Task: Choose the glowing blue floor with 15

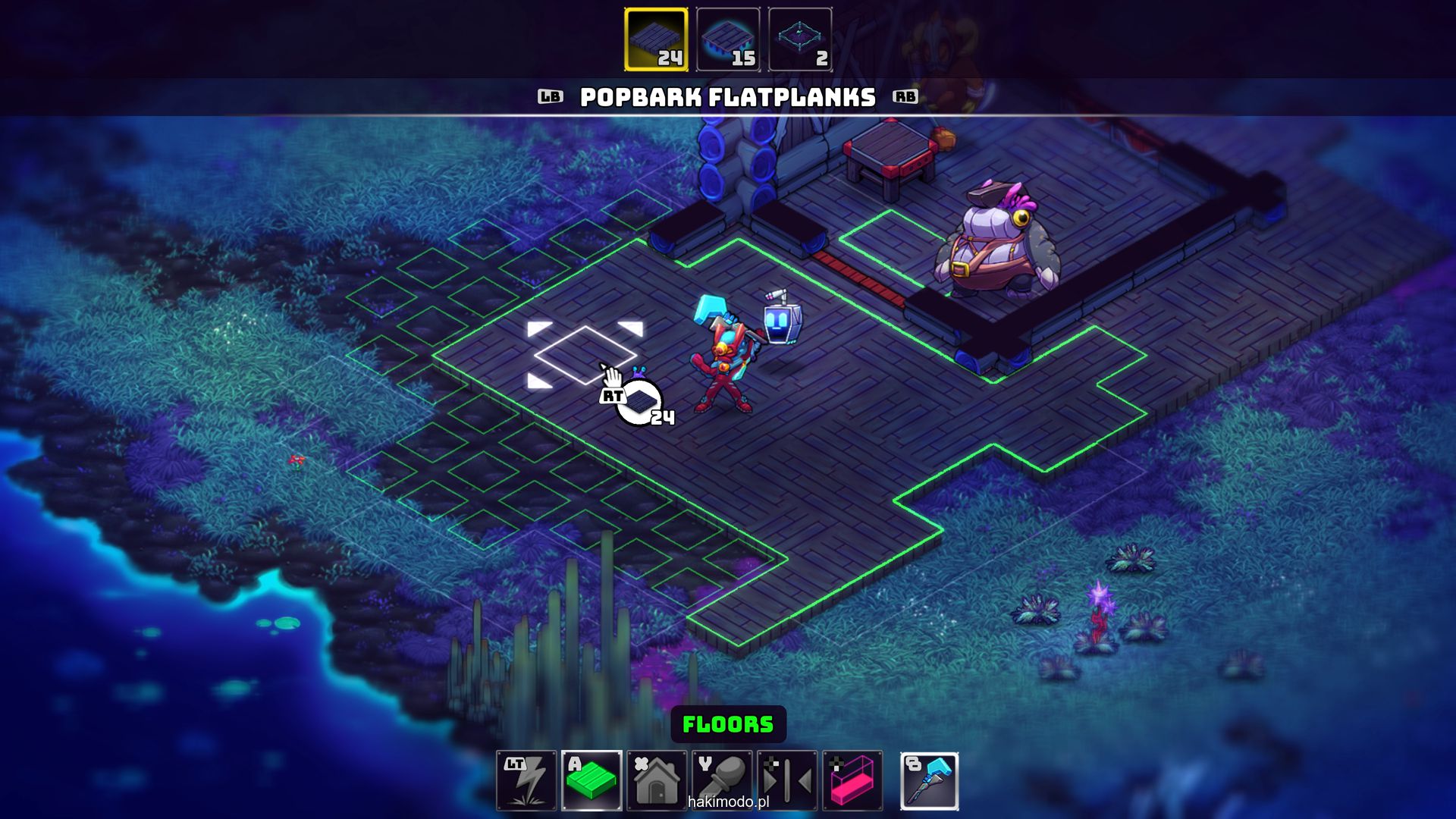Action: 728,39
